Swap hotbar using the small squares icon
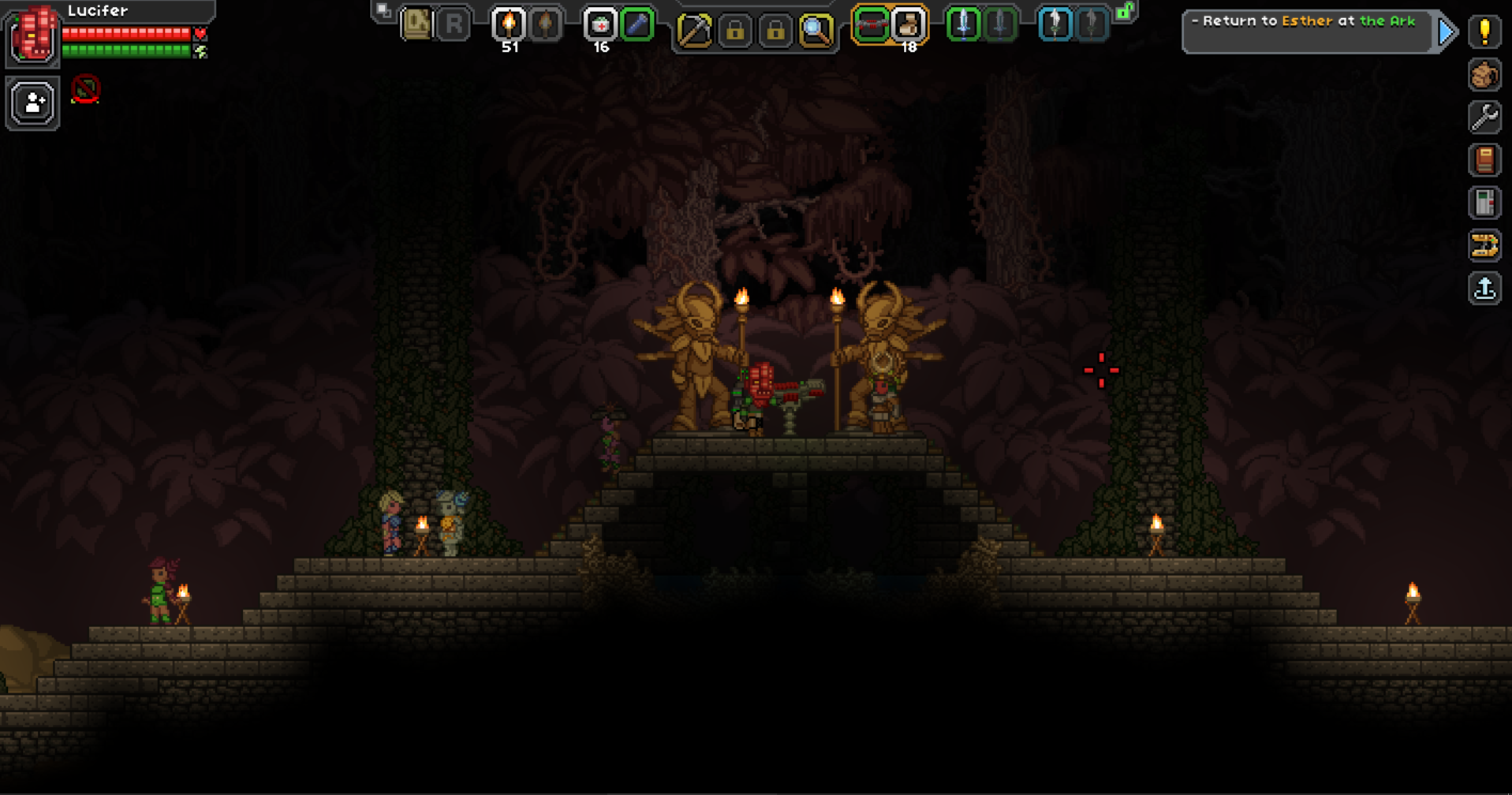 click(x=383, y=10)
